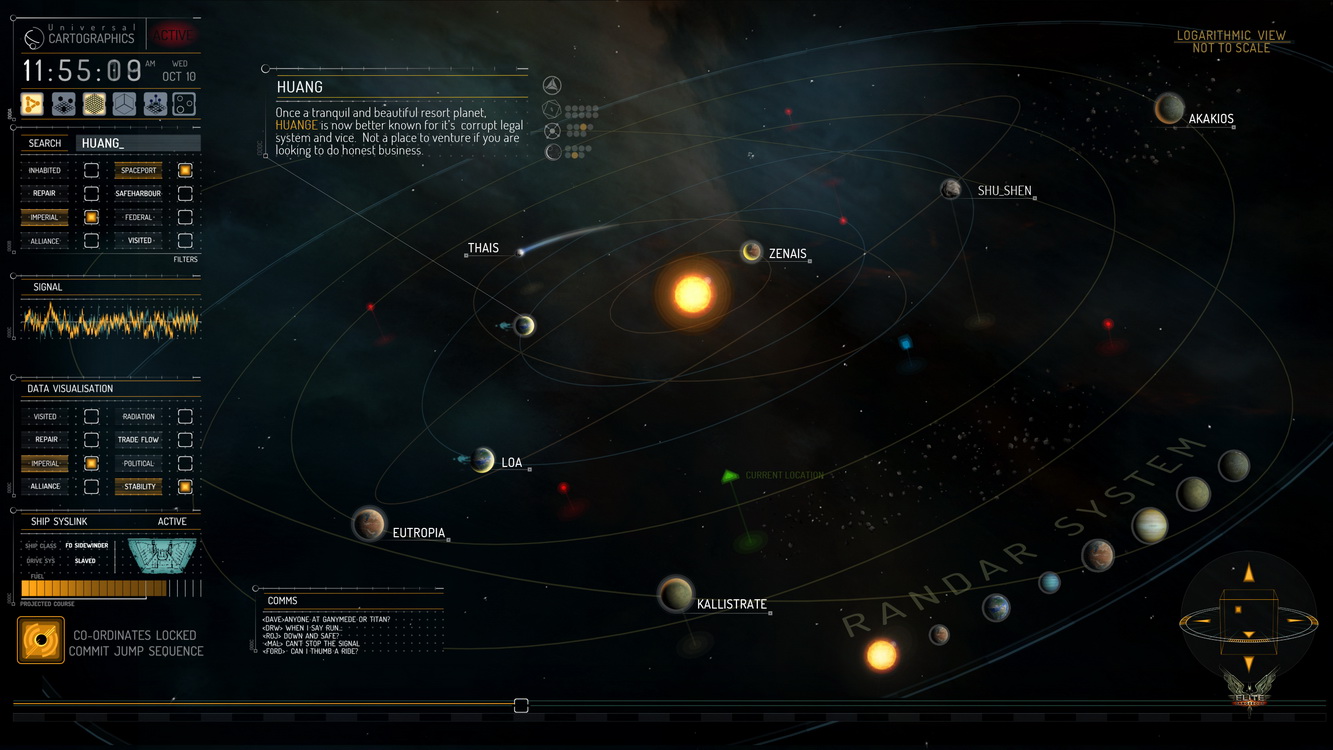
Task: Tick the Safeharbour filter checkbox
Action: click(185, 193)
